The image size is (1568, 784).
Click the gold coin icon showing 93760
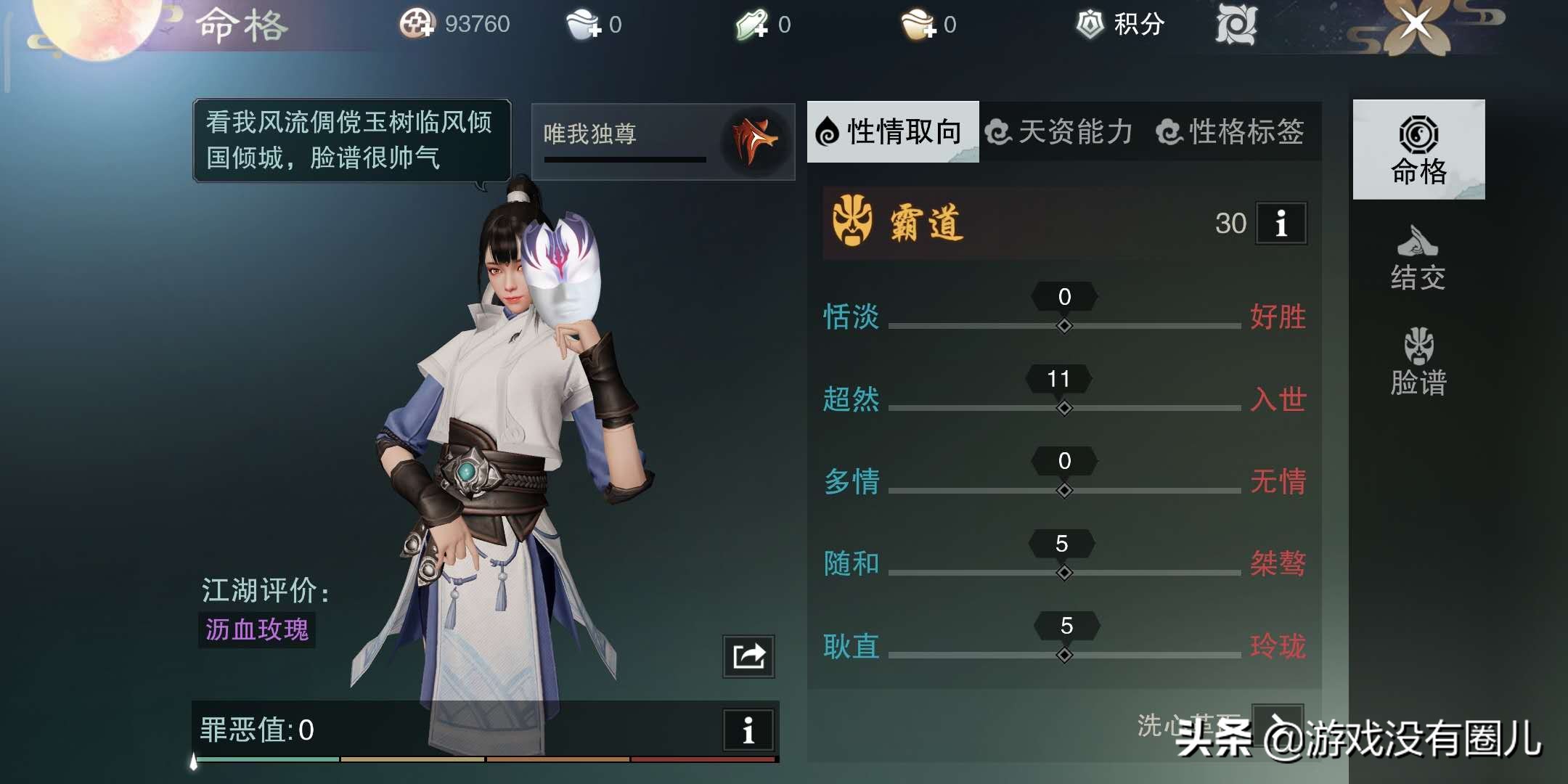[419, 24]
